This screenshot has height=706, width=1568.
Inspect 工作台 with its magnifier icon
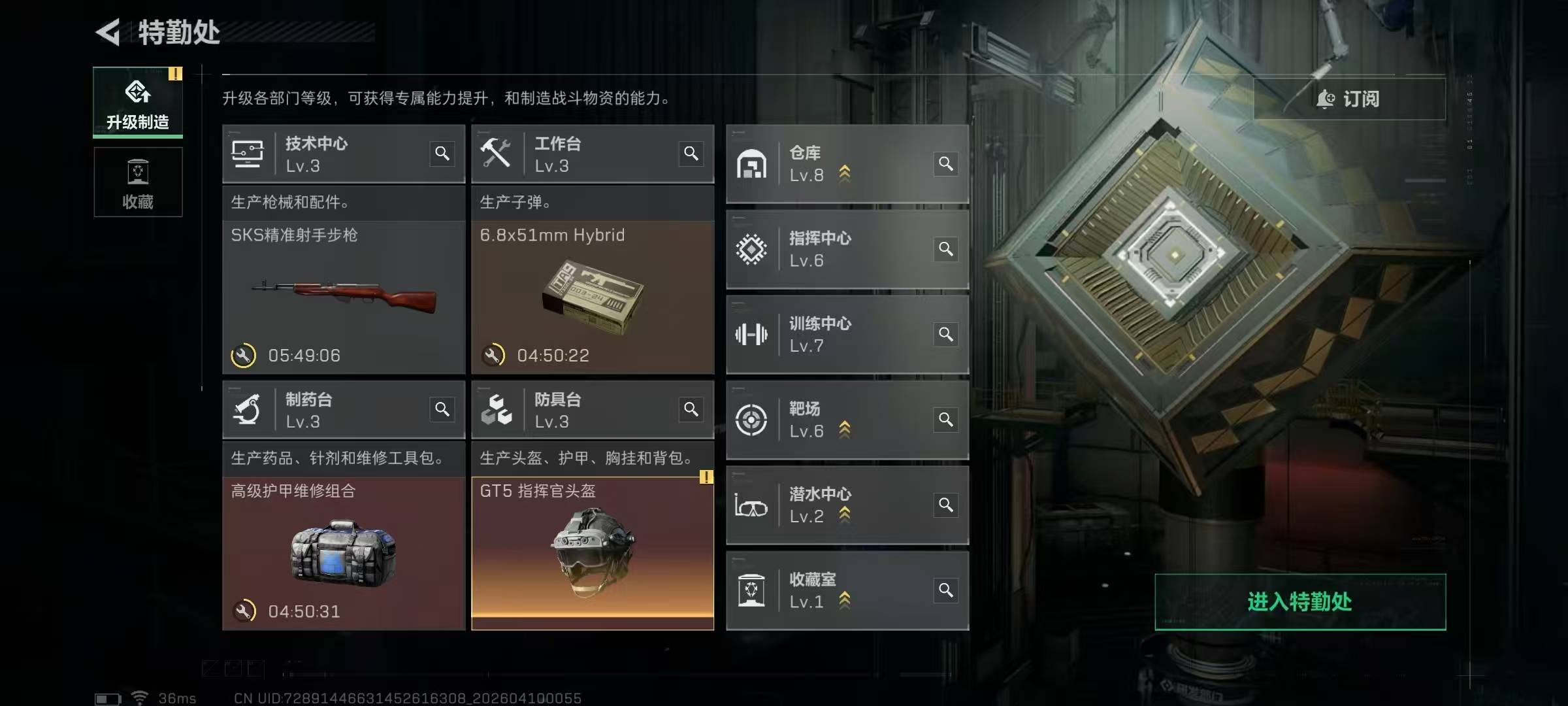[x=691, y=154]
